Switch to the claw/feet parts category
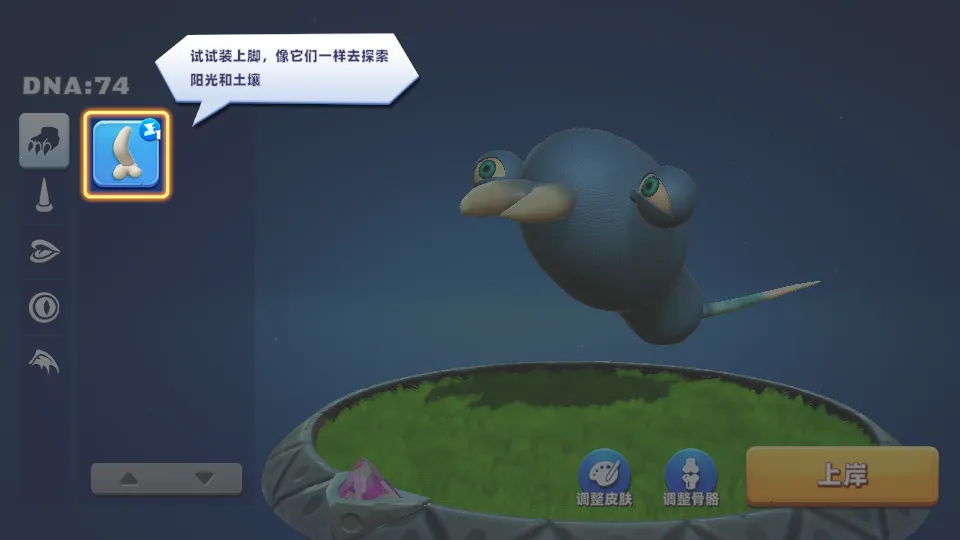Image resolution: width=960 pixels, height=540 pixels. [x=44, y=141]
